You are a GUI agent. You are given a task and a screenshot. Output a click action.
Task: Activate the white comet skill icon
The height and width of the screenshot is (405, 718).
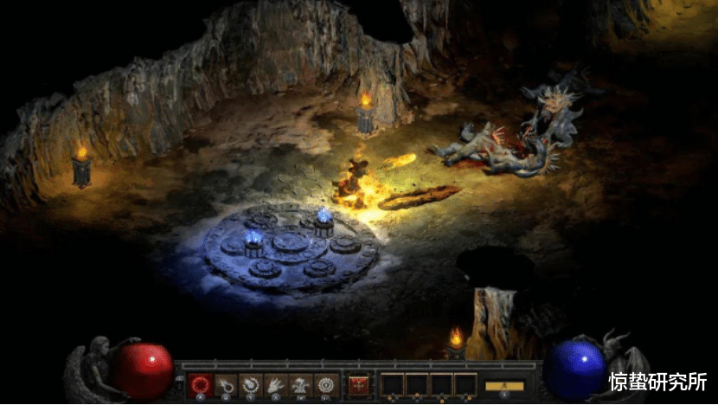point(225,383)
